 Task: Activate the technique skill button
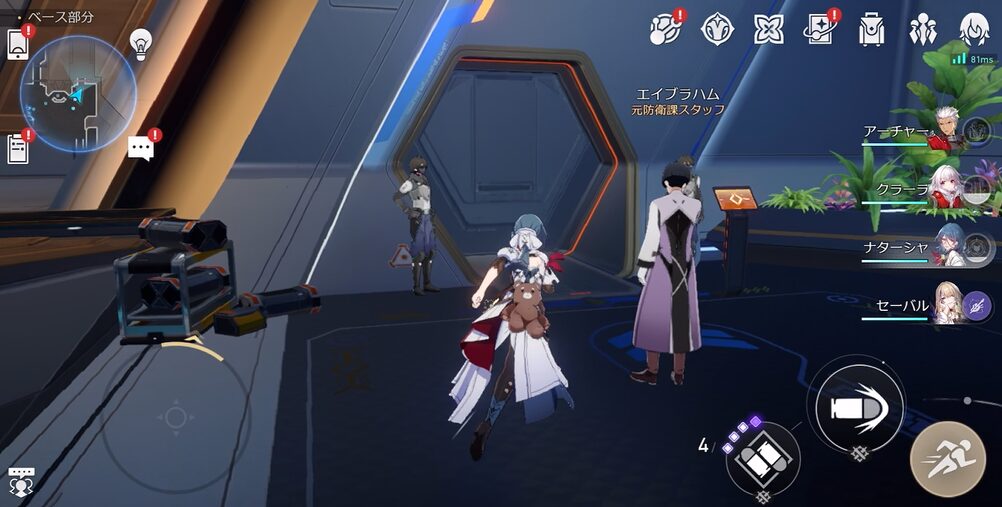click(763, 459)
